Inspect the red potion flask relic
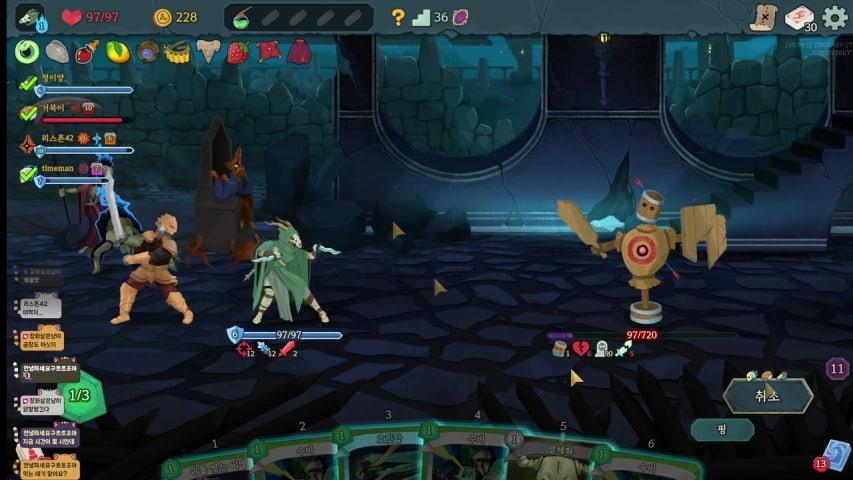Image resolution: width=853 pixels, height=480 pixels. click(87, 52)
